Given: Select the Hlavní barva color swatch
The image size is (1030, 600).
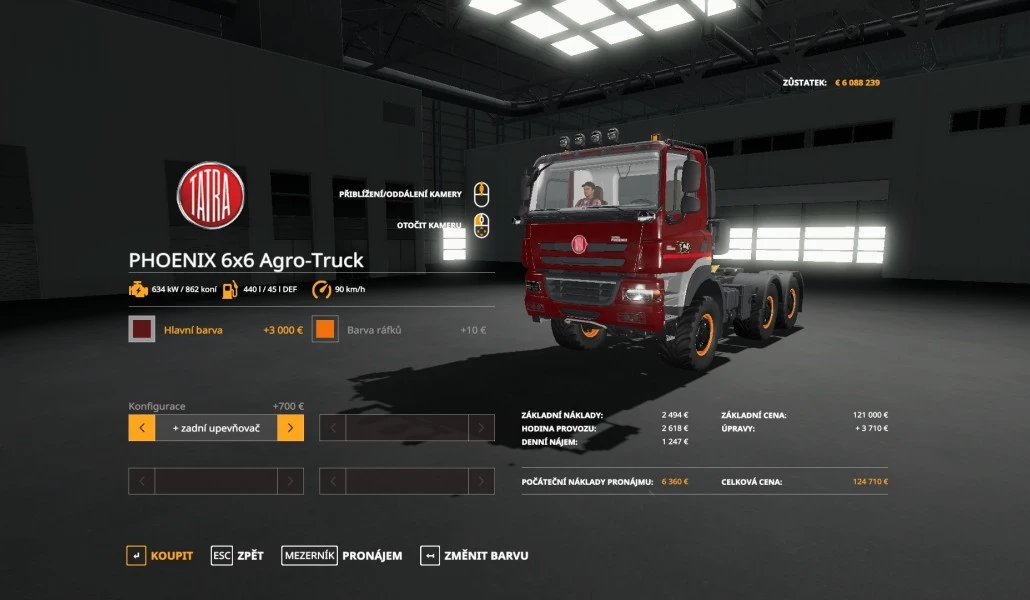Looking at the screenshot, I should click(x=142, y=329).
